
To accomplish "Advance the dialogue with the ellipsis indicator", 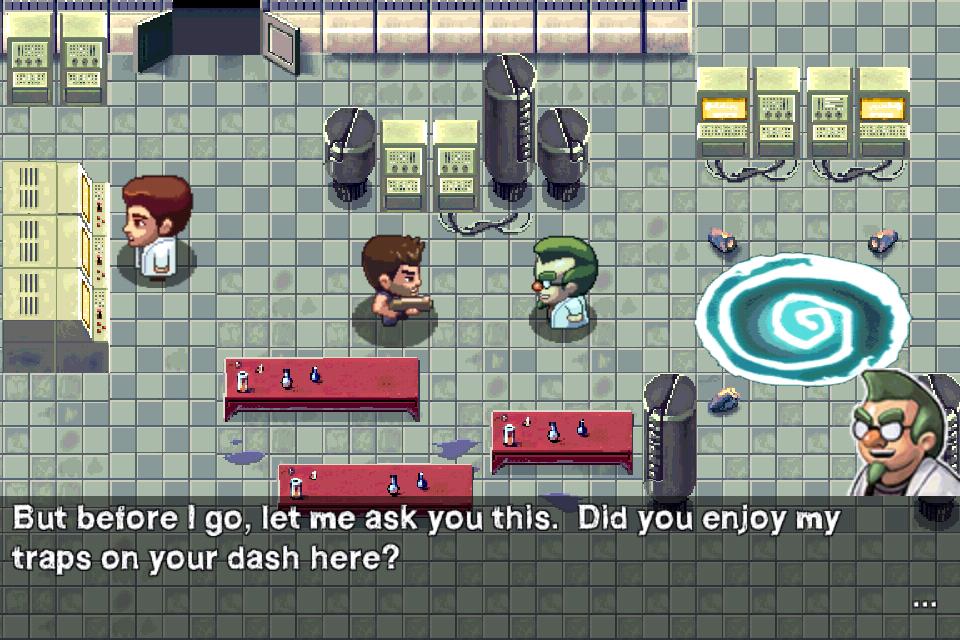I will [x=924, y=603].
